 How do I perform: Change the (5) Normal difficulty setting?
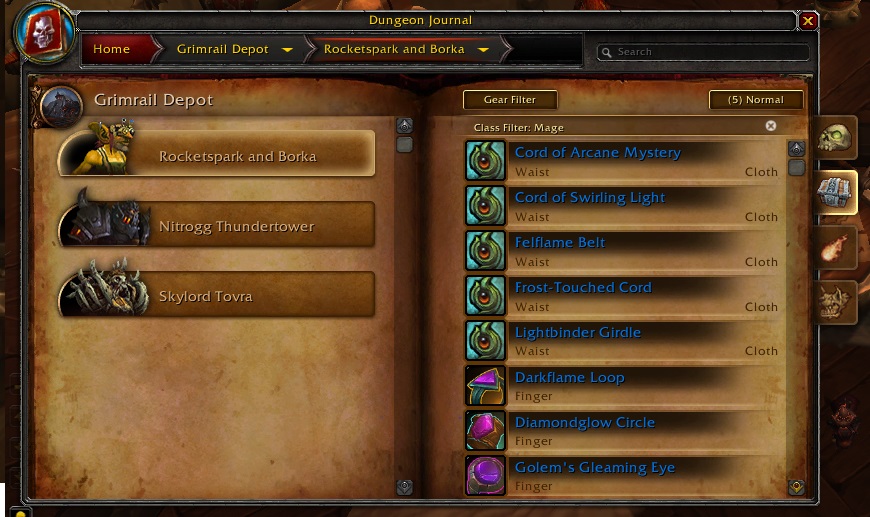coord(756,100)
